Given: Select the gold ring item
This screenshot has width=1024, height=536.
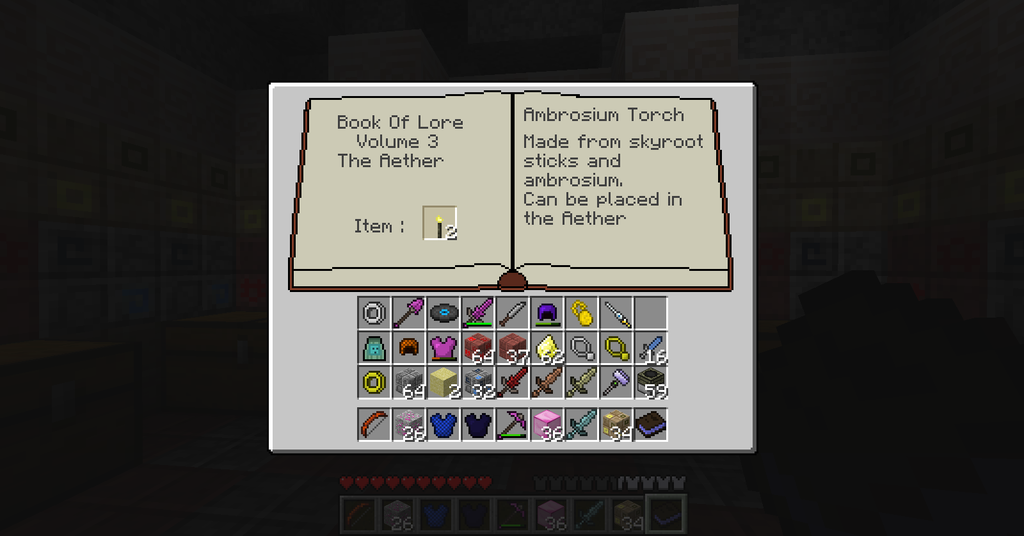Looking at the screenshot, I should tap(374, 382).
